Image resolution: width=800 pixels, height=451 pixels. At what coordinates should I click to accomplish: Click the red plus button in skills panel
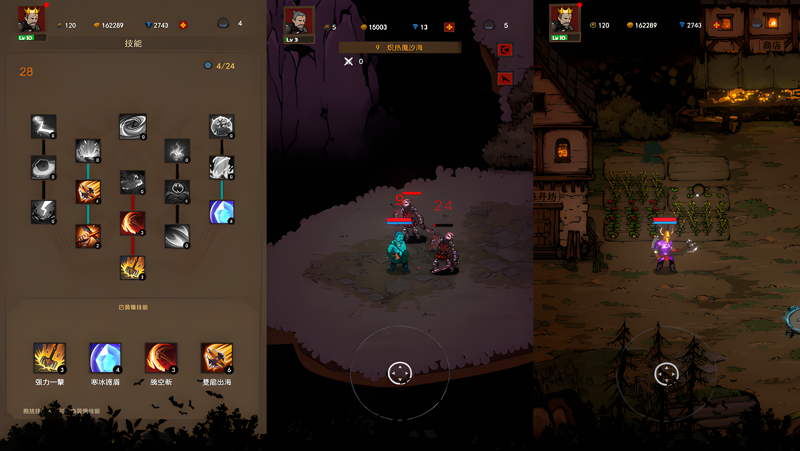[x=183, y=25]
